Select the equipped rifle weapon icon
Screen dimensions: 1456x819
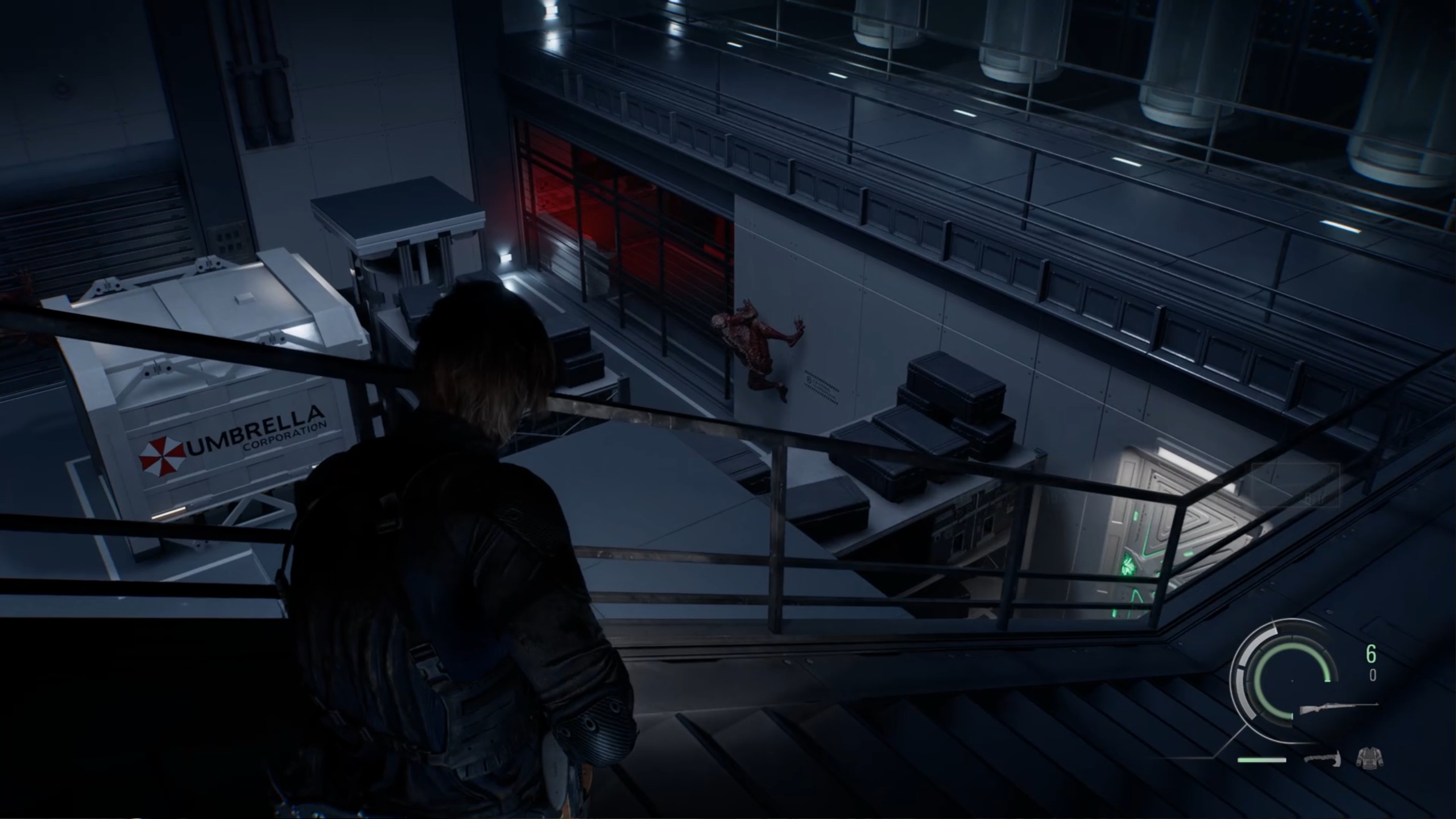pyautogui.click(x=1338, y=709)
